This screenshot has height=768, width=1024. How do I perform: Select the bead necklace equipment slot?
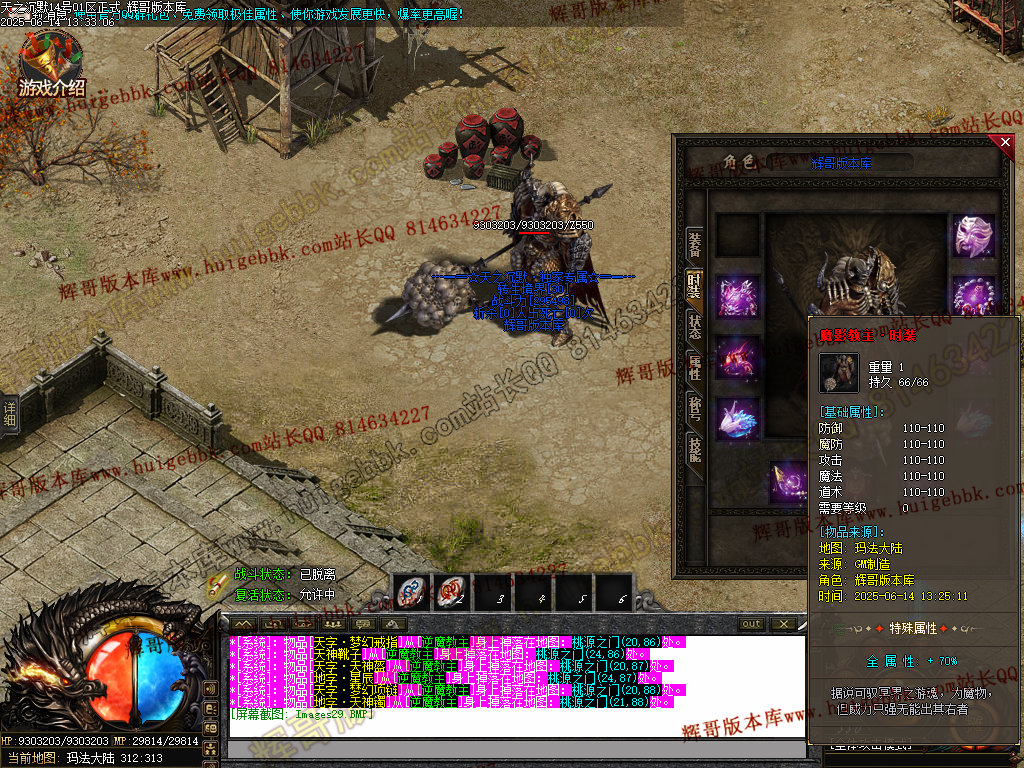point(972,297)
